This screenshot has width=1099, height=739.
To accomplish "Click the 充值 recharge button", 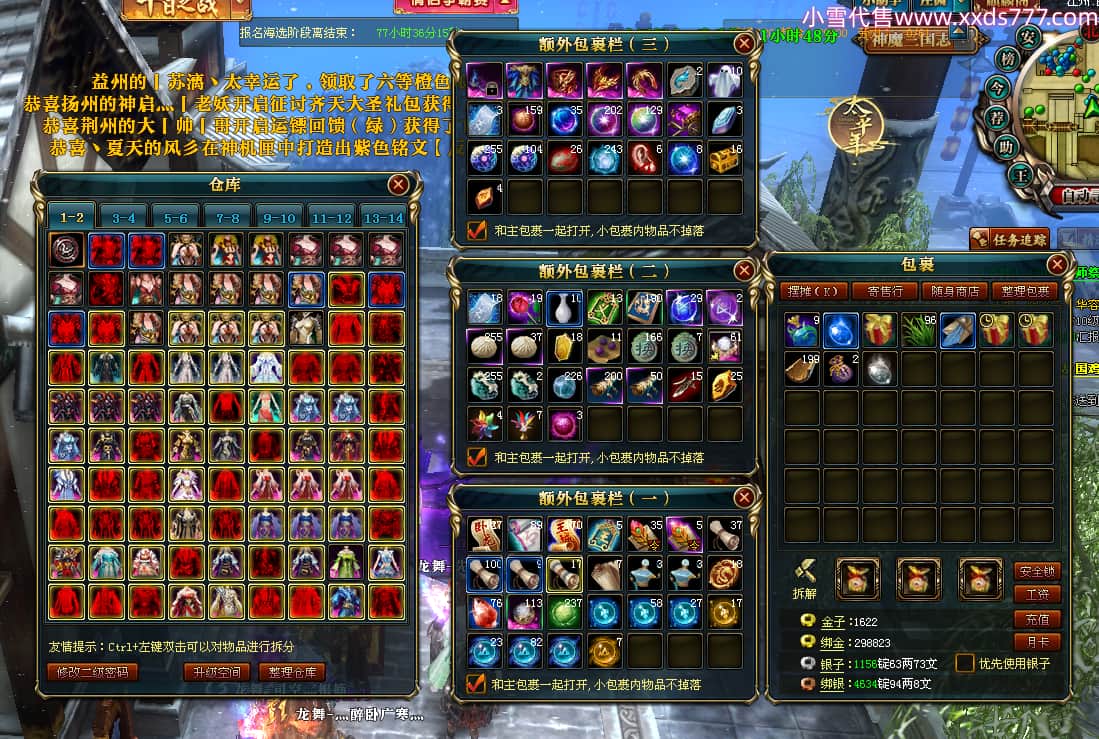I will (1037, 619).
